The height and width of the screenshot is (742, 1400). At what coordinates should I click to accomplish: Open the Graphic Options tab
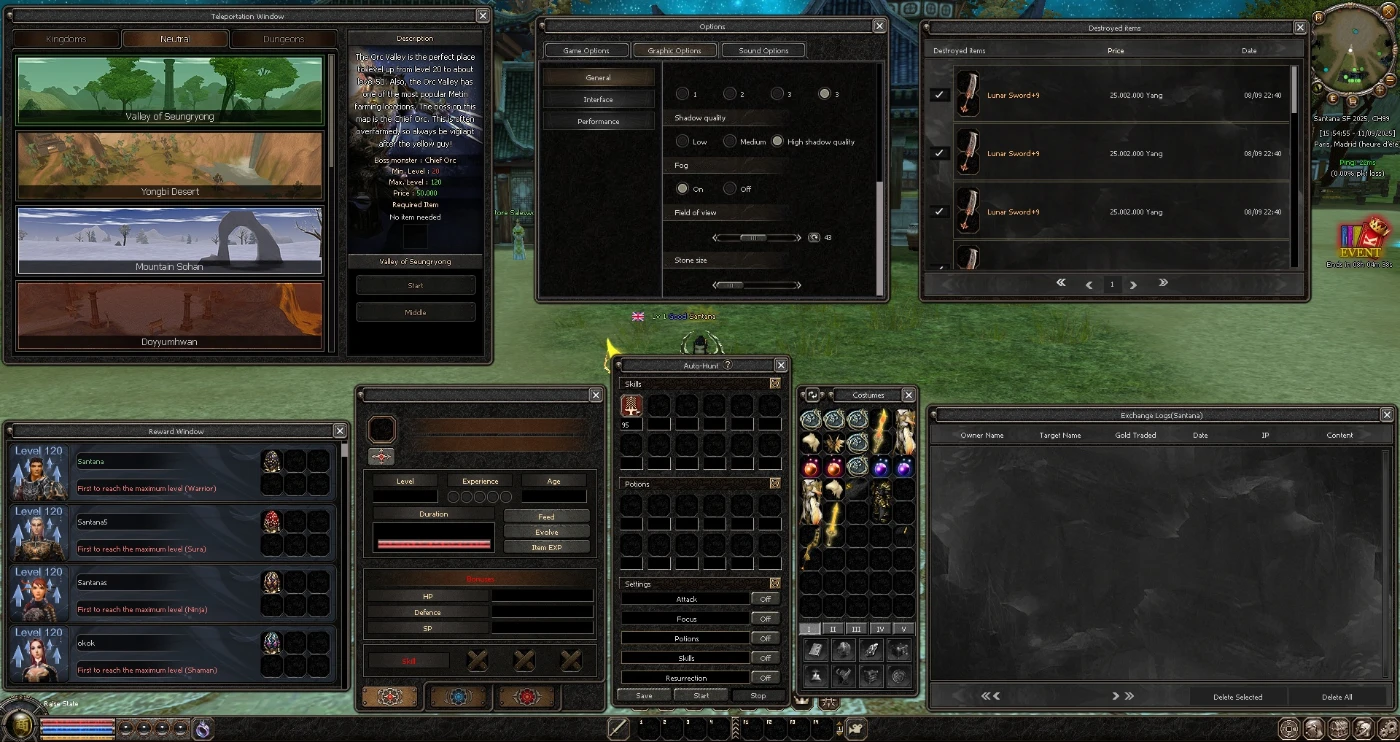coord(674,50)
